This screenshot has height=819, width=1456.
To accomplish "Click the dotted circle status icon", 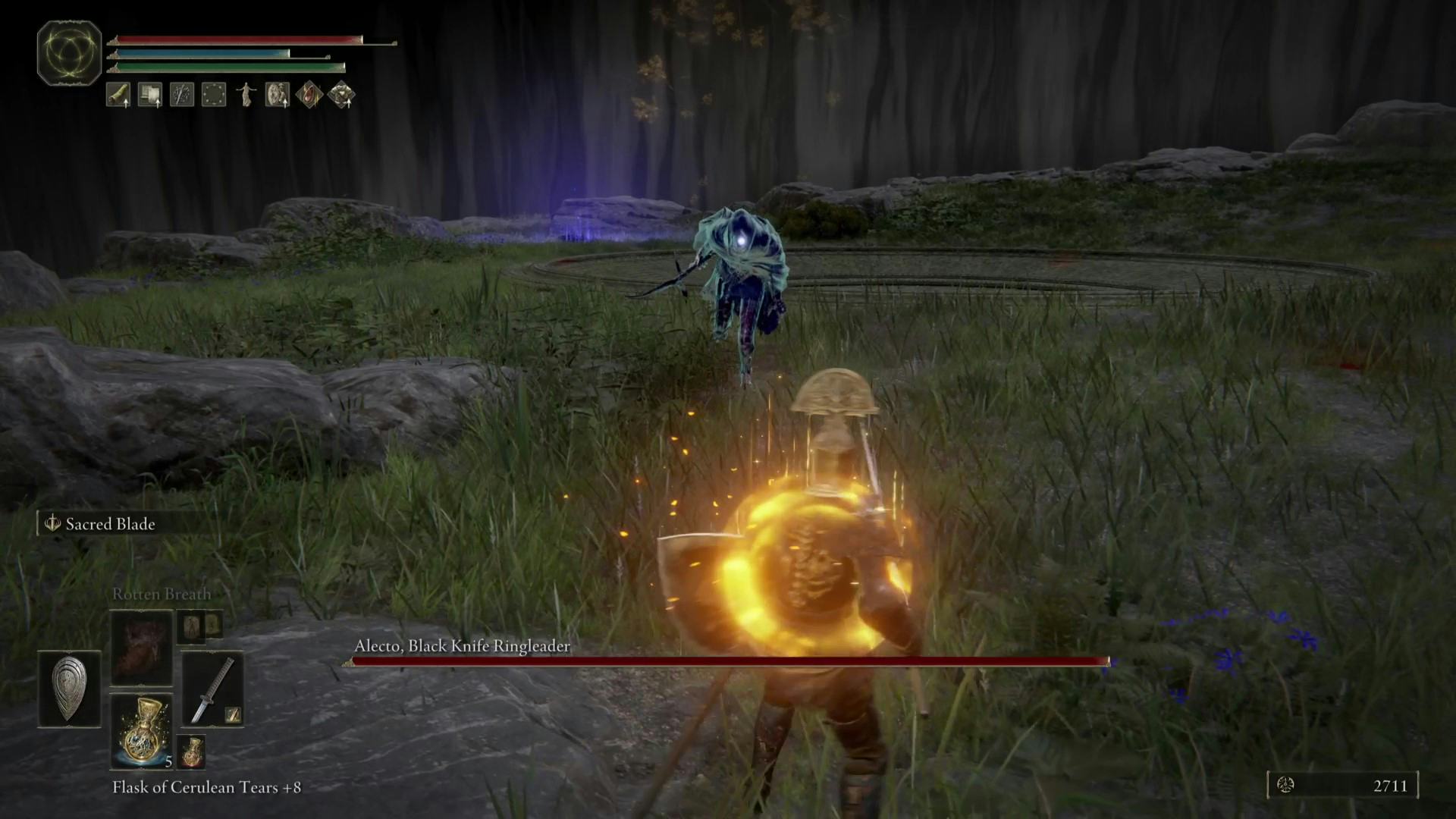I will coord(214,95).
